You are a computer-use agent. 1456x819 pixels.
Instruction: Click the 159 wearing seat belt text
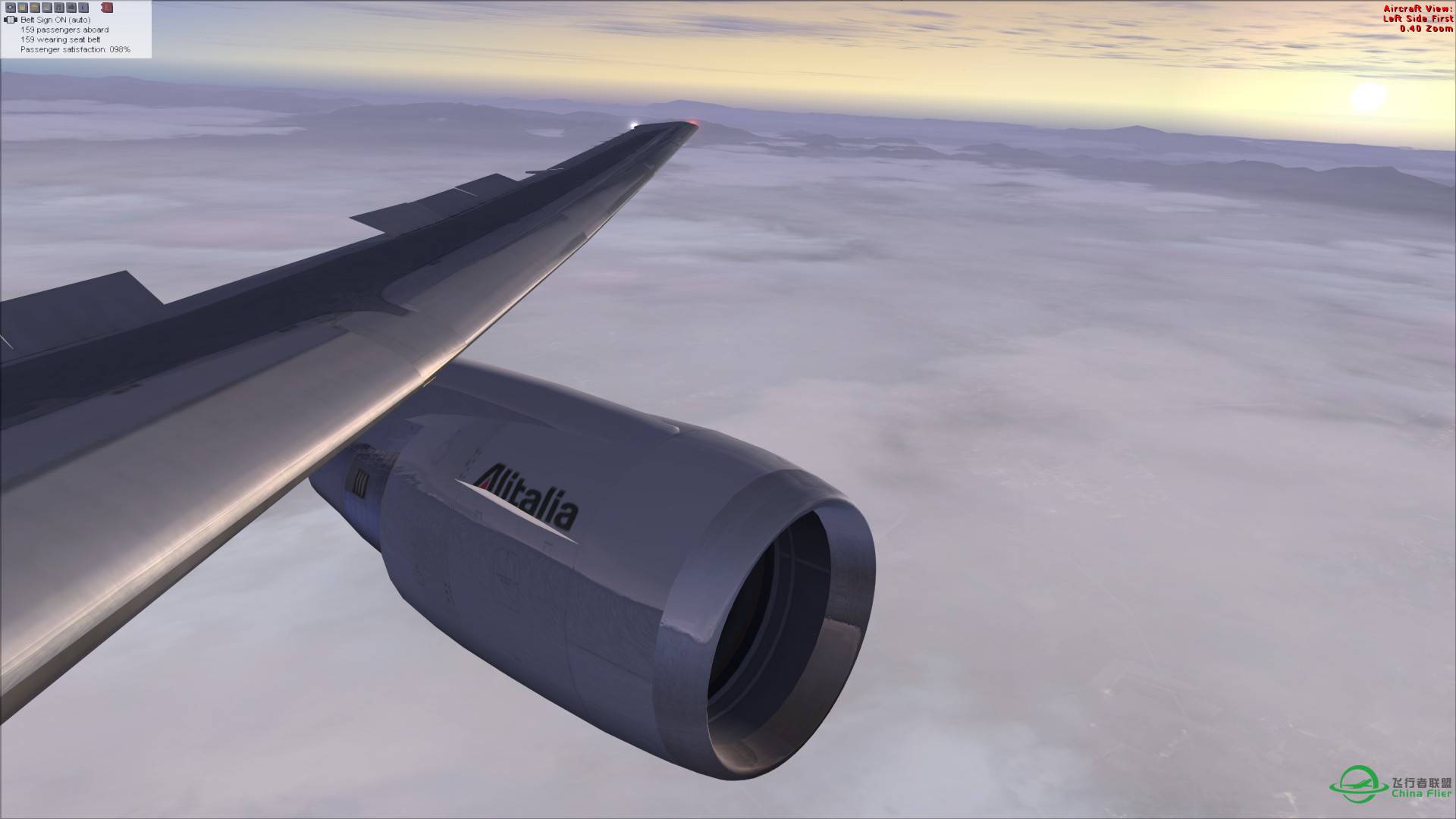coord(61,39)
